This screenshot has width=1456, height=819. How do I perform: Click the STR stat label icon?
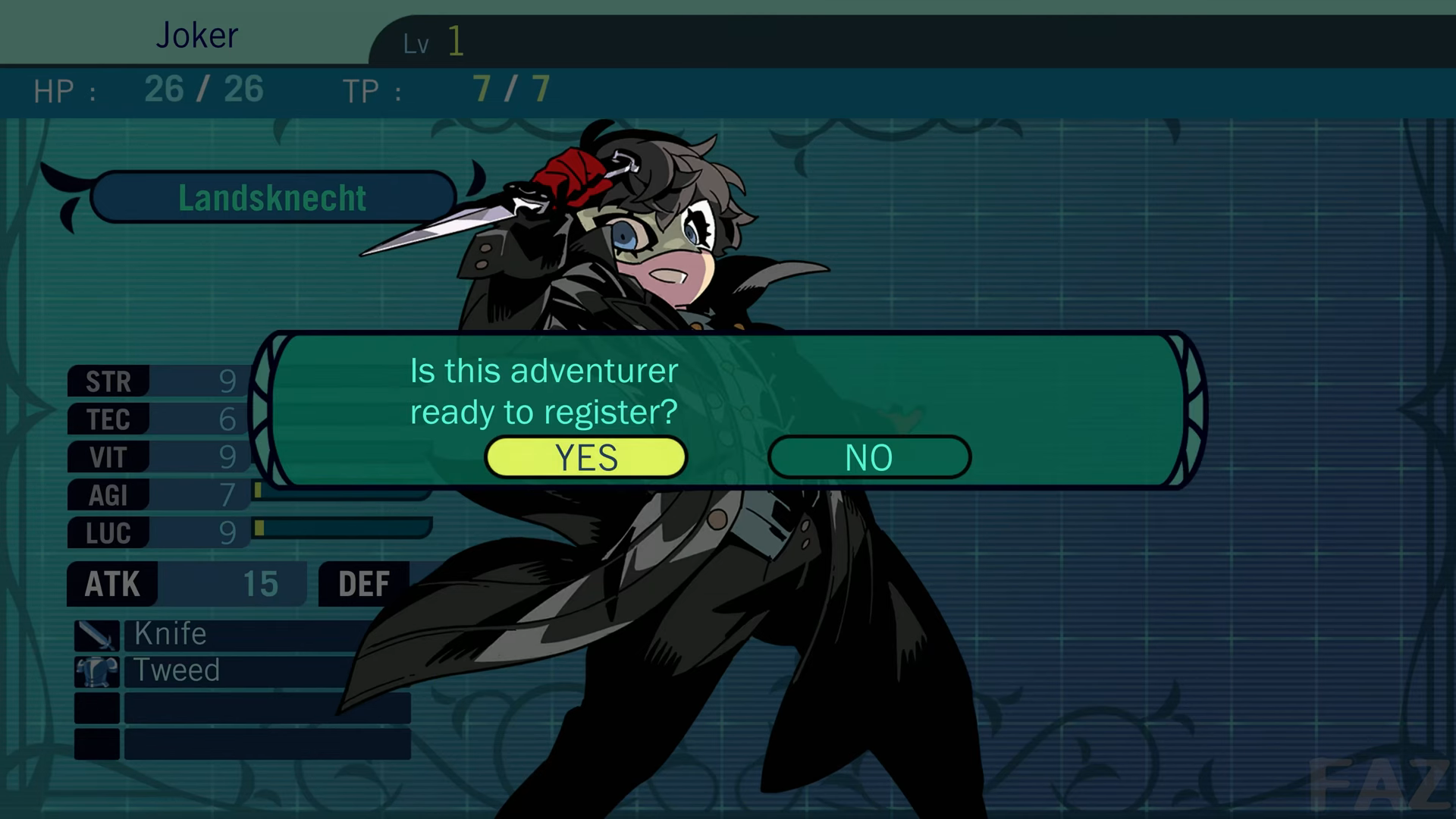point(107,381)
